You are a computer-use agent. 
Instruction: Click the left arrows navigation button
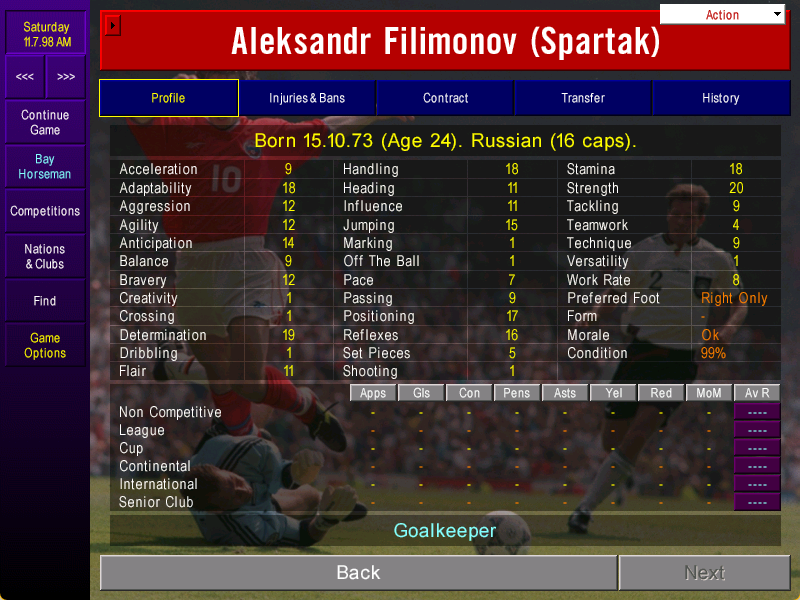tap(25, 76)
